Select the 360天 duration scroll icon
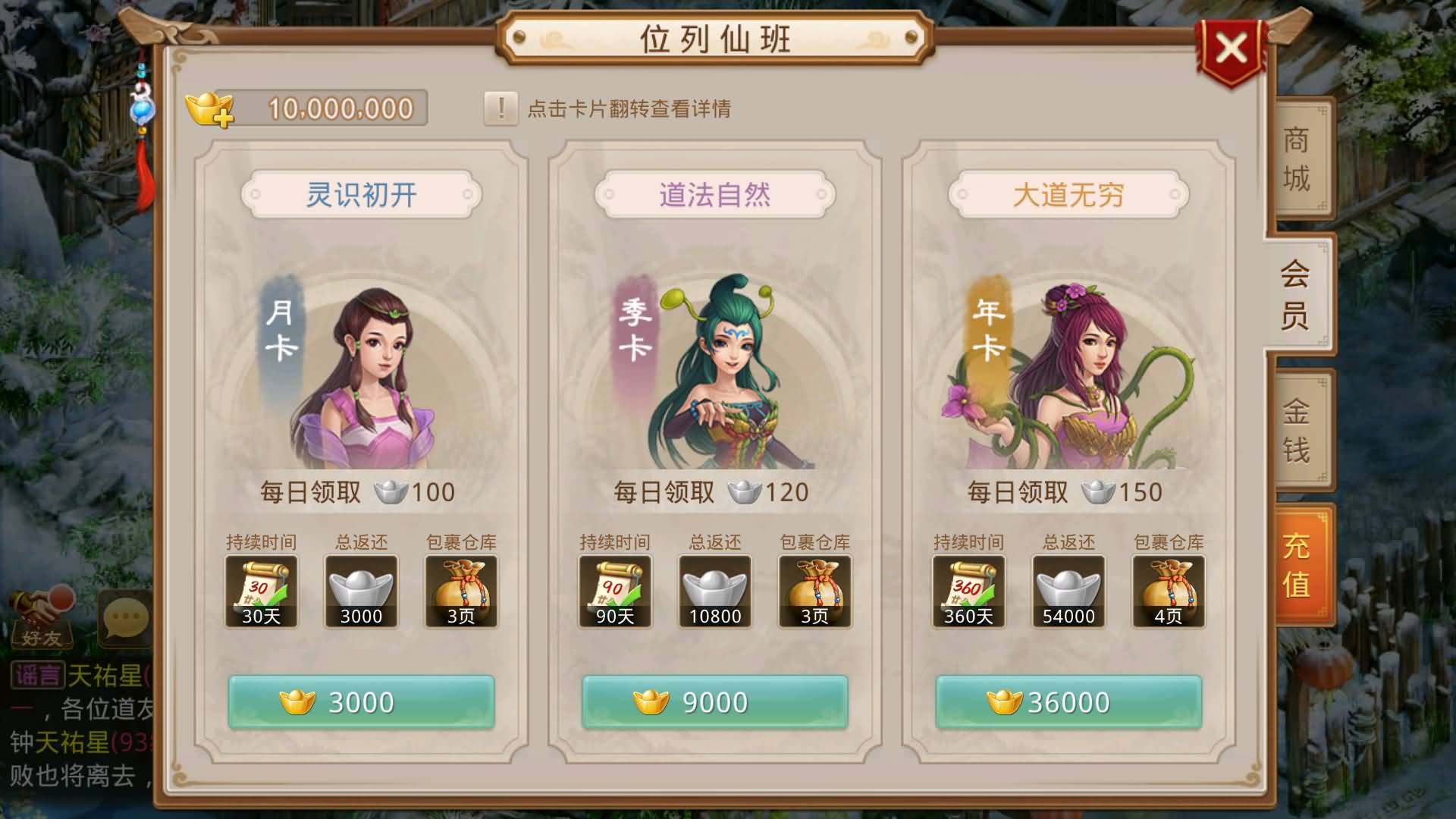The image size is (1456, 819). 968,591
